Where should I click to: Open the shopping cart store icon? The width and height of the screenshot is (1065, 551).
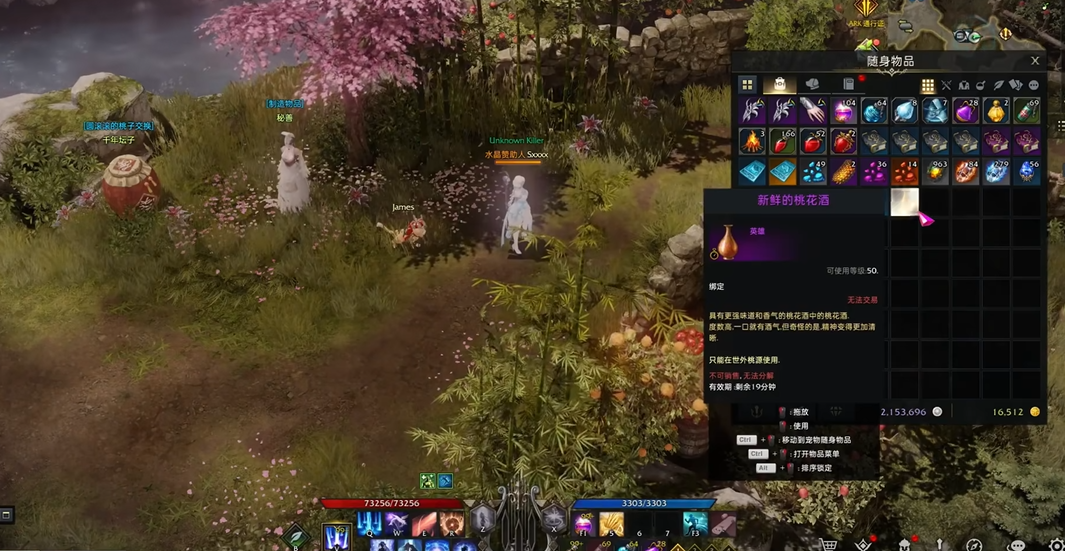pyautogui.click(x=829, y=545)
